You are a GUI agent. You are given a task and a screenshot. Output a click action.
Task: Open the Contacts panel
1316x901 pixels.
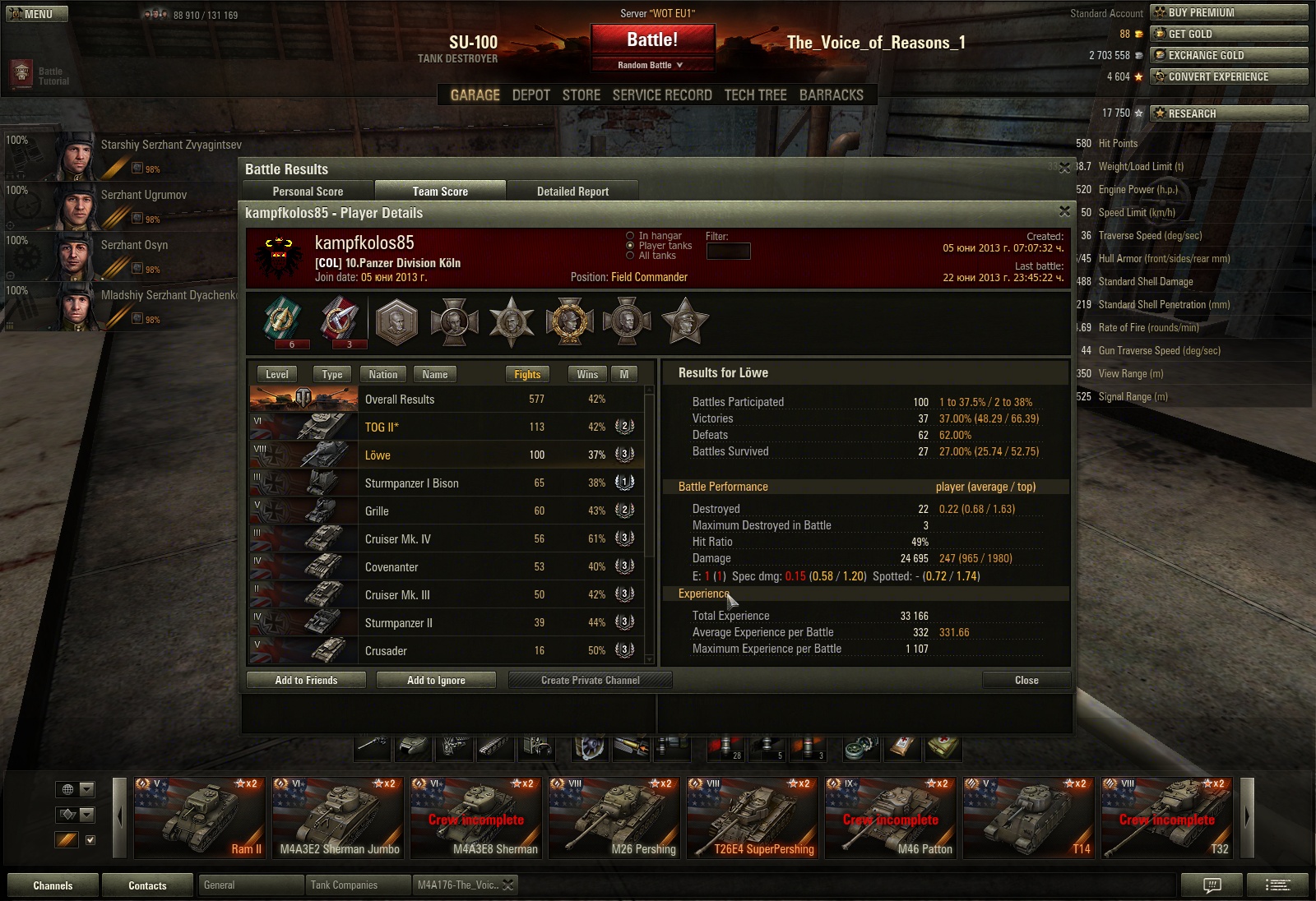[x=147, y=885]
